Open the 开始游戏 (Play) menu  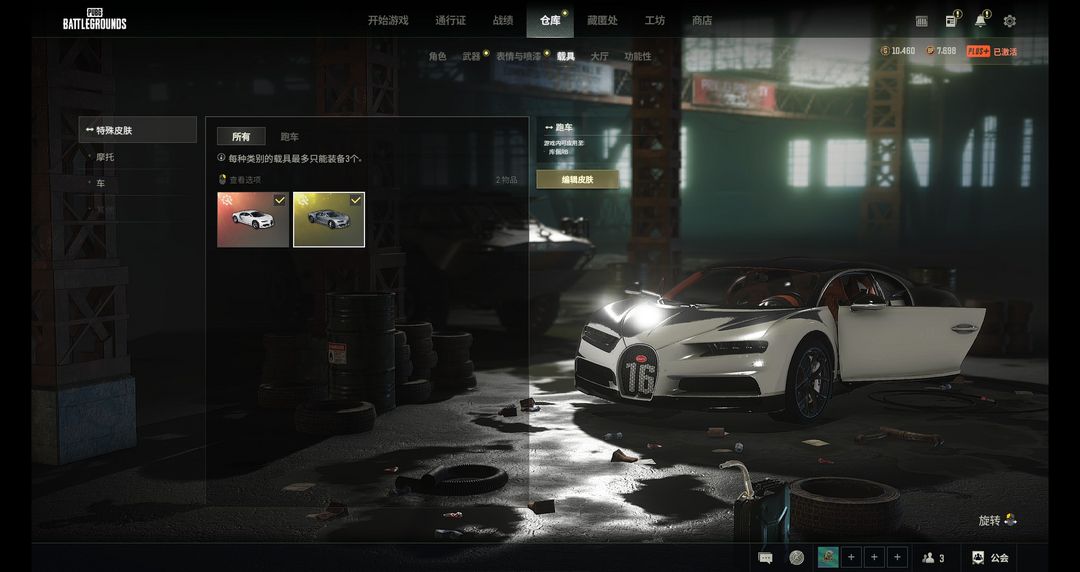coord(388,20)
